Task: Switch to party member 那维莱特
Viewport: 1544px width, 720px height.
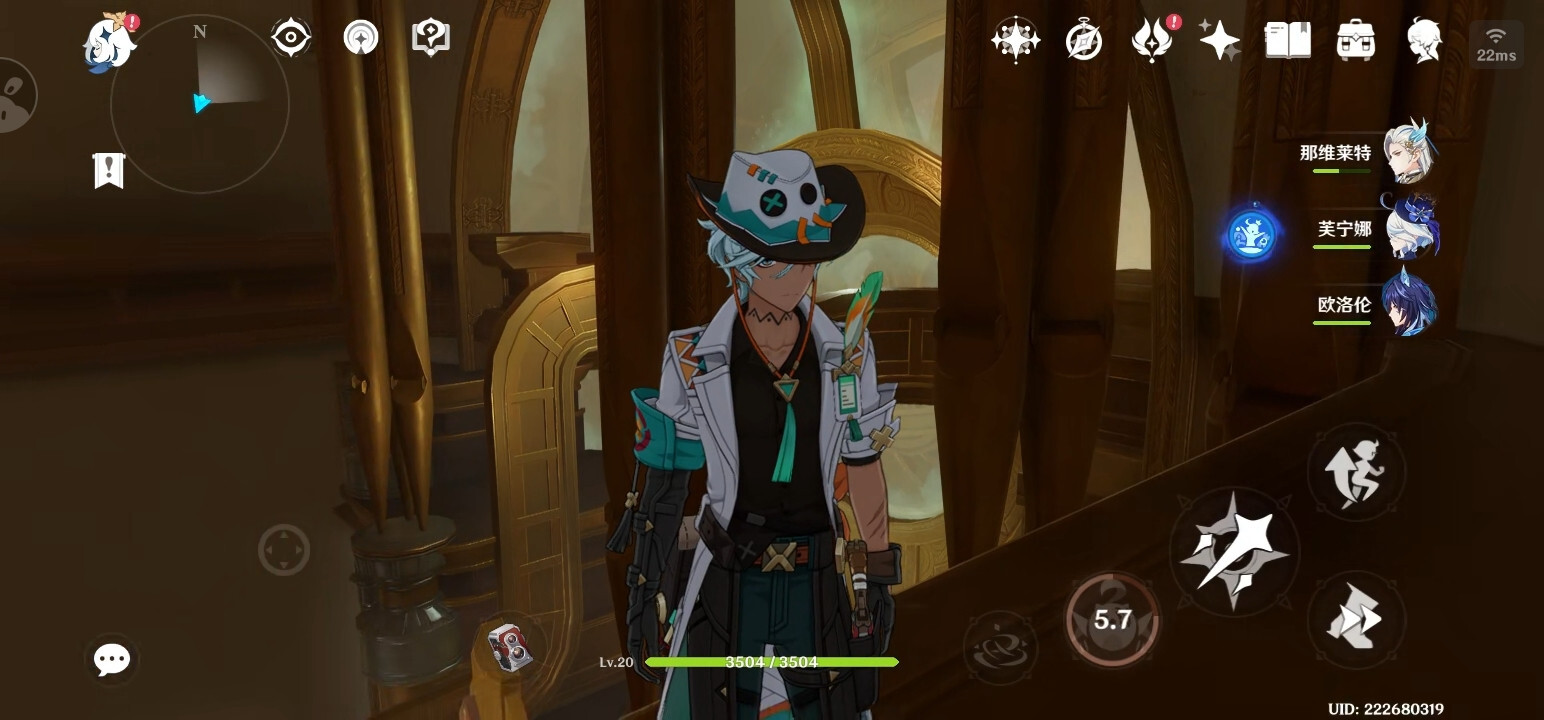Action: pyautogui.click(x=1408, y=153)
